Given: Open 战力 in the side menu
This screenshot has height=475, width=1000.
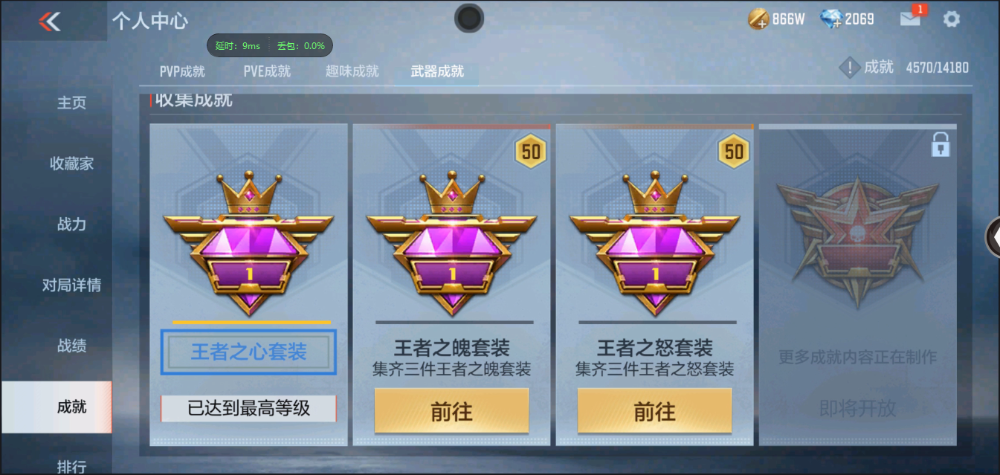Looking at the screenshot, I should pyautogui.click(x=71, y=224).
